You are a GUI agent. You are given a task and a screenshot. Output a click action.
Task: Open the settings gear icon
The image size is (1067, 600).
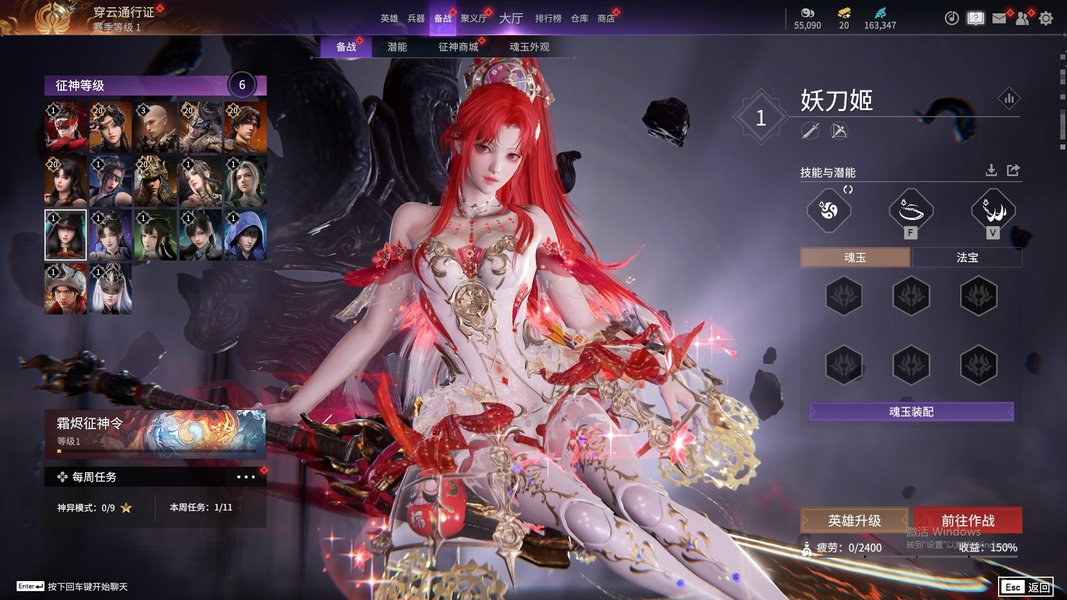click(1046, 18)
